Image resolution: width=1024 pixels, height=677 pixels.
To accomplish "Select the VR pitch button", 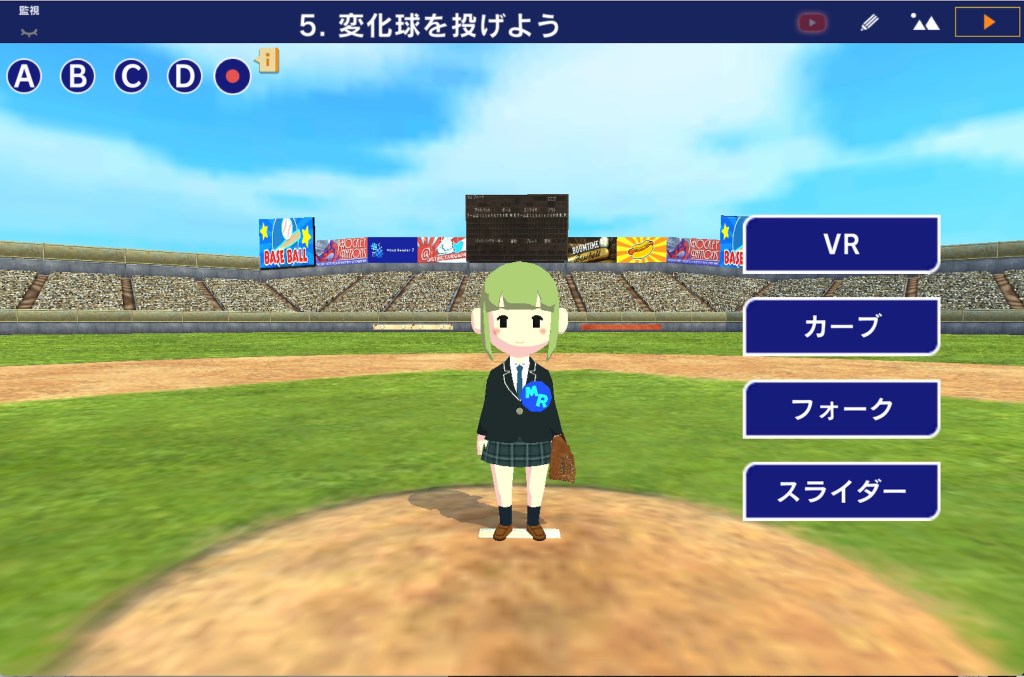I will [841, 245].
